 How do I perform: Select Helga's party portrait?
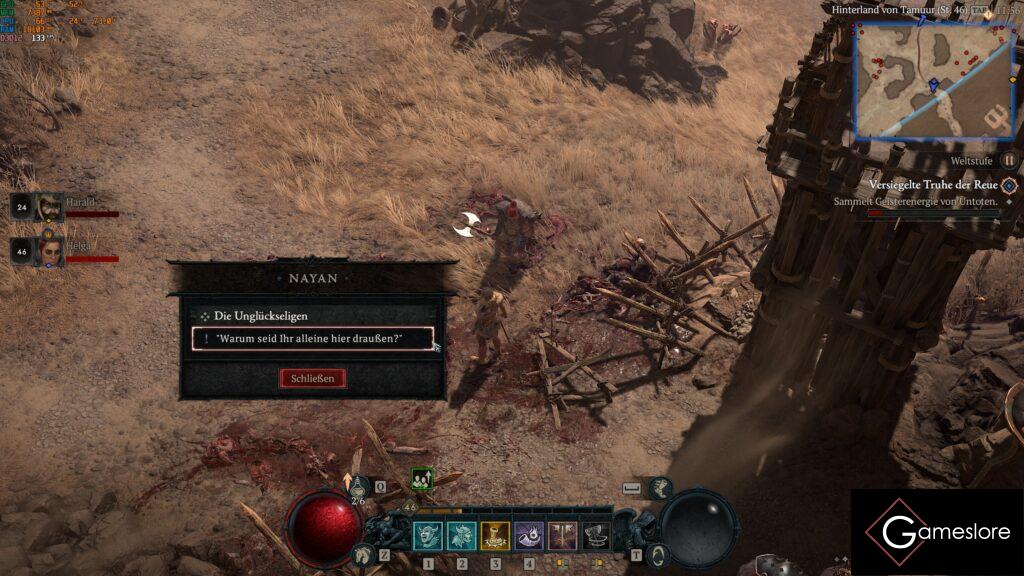tap(49, 249)
